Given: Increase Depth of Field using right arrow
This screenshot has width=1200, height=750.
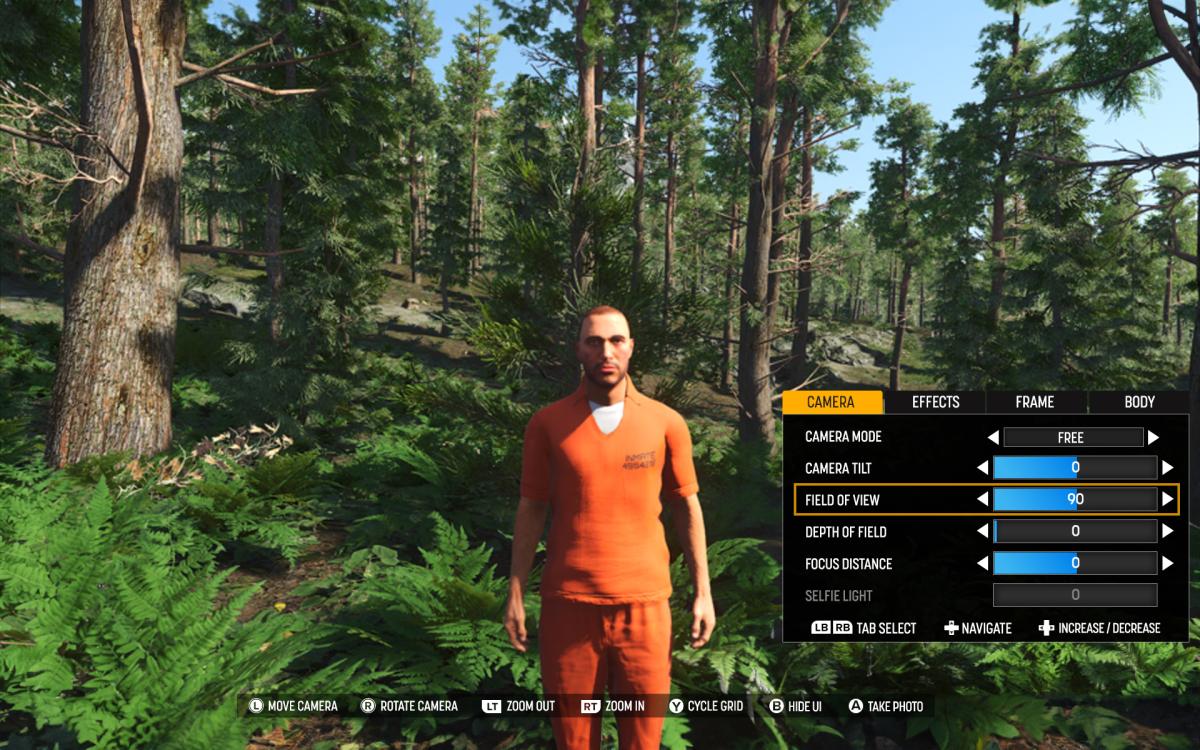Looking at the screenshot, I should pos(1167,531).
